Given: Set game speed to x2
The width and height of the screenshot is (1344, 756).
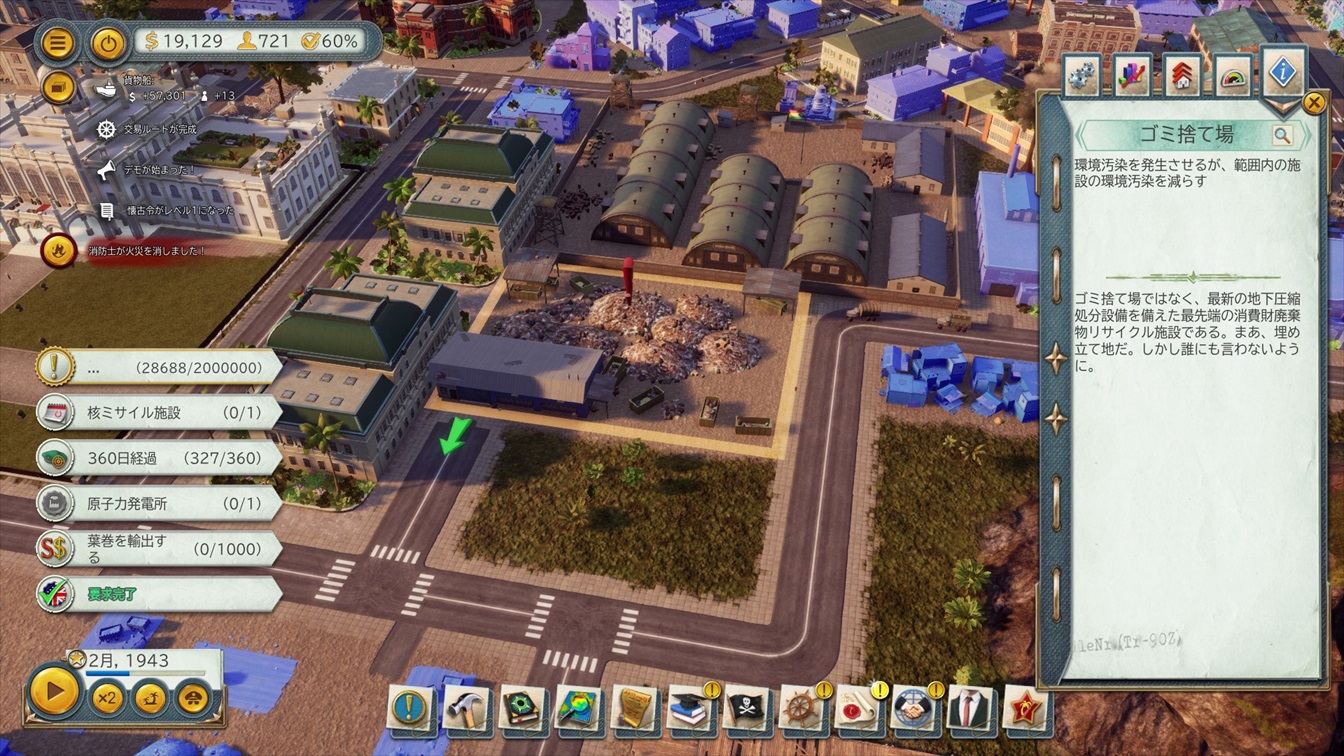Looking at the screenshot, I should (107, 695).
